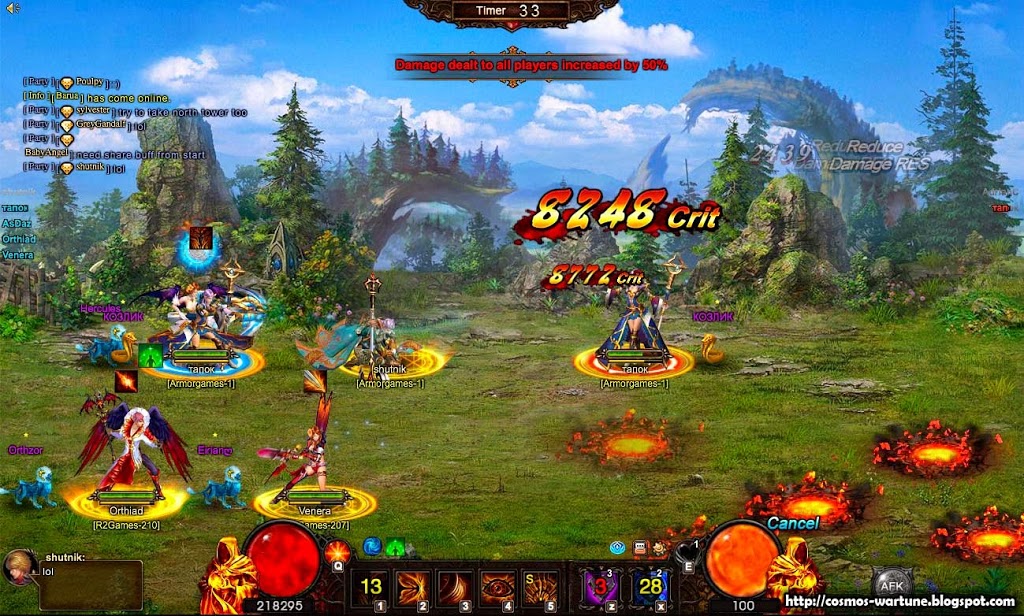Screen dimensions: 1024x616
Task: Click the AFK mode button
Action: (891, 586)
